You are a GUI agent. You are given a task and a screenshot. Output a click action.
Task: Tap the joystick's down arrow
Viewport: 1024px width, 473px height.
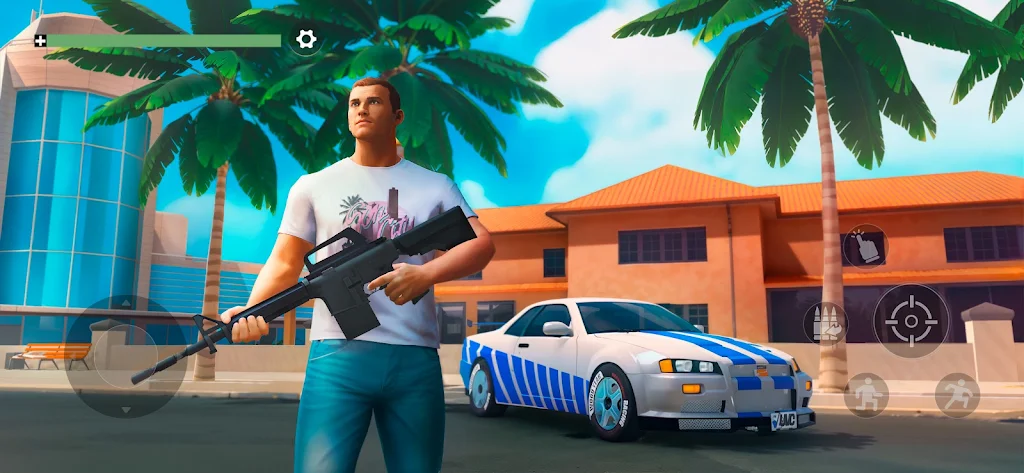click(125, 410)
